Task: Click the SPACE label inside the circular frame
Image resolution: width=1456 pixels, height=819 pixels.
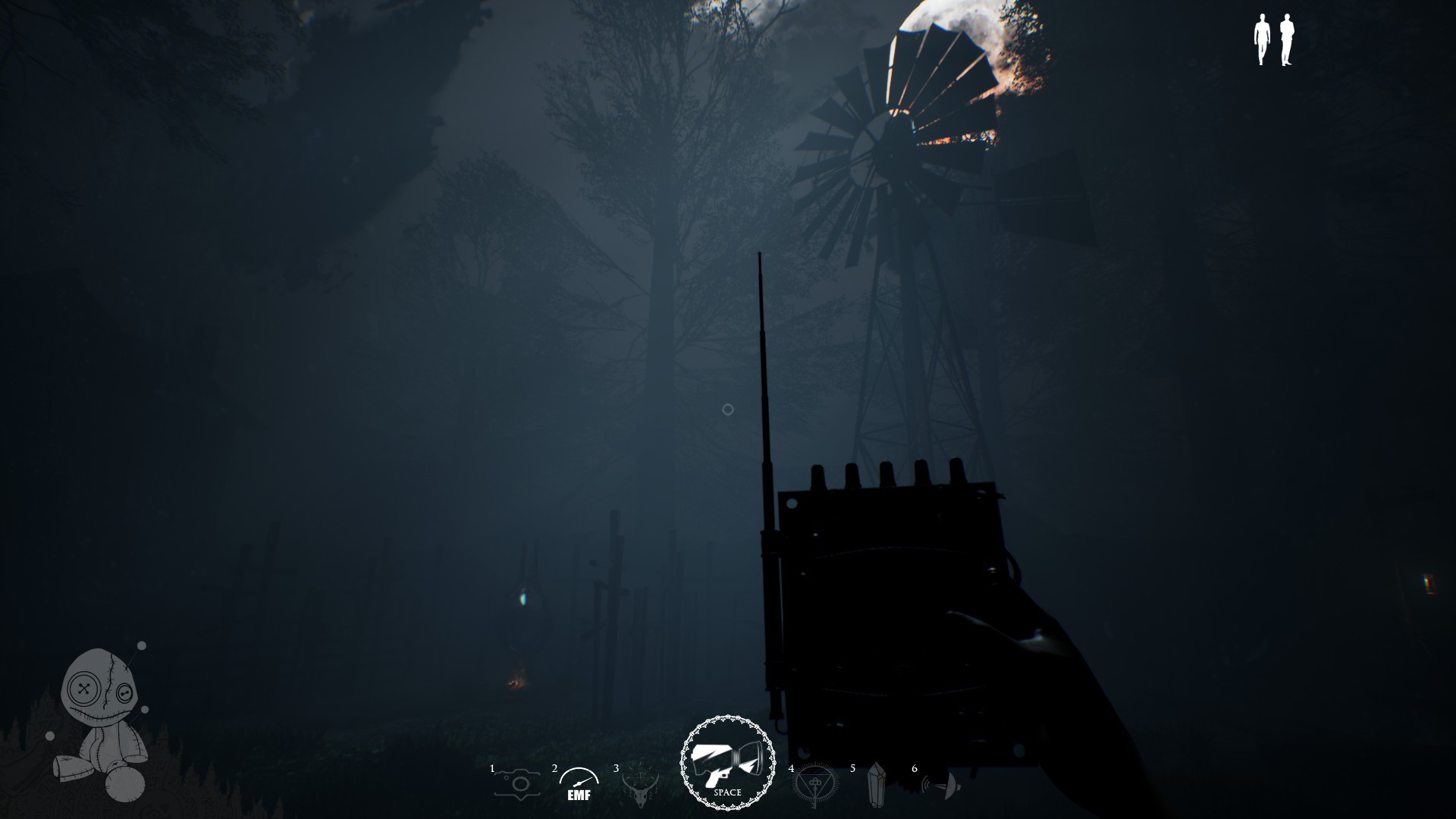Action: coord(726,792)
